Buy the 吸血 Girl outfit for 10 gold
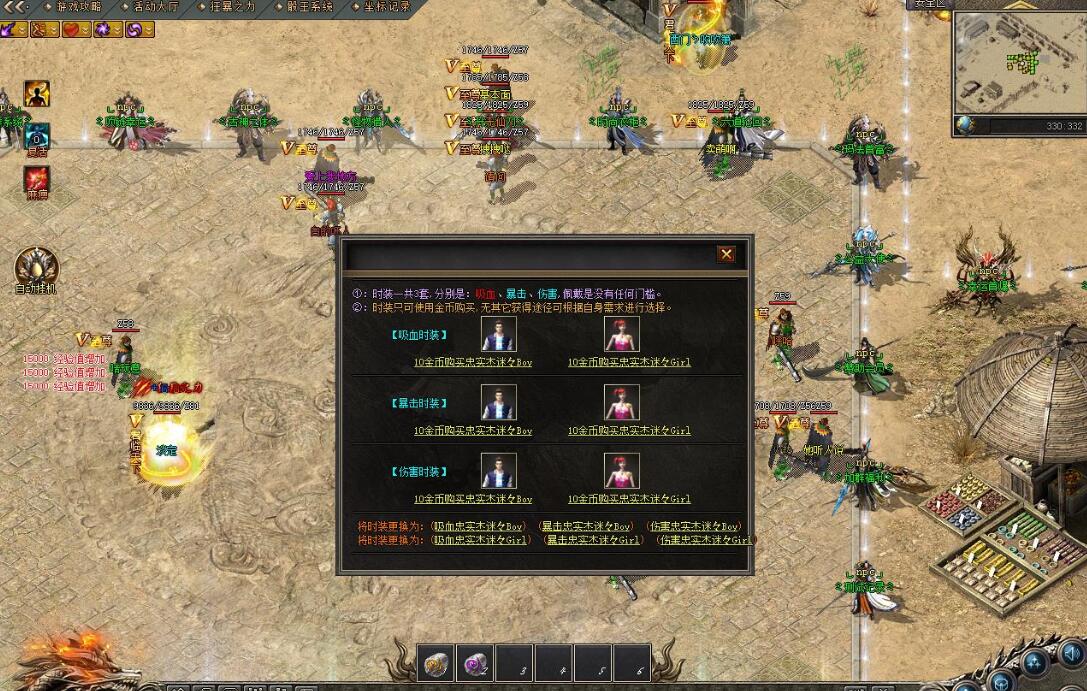The image size is (1087, 691). pos(629,362)
